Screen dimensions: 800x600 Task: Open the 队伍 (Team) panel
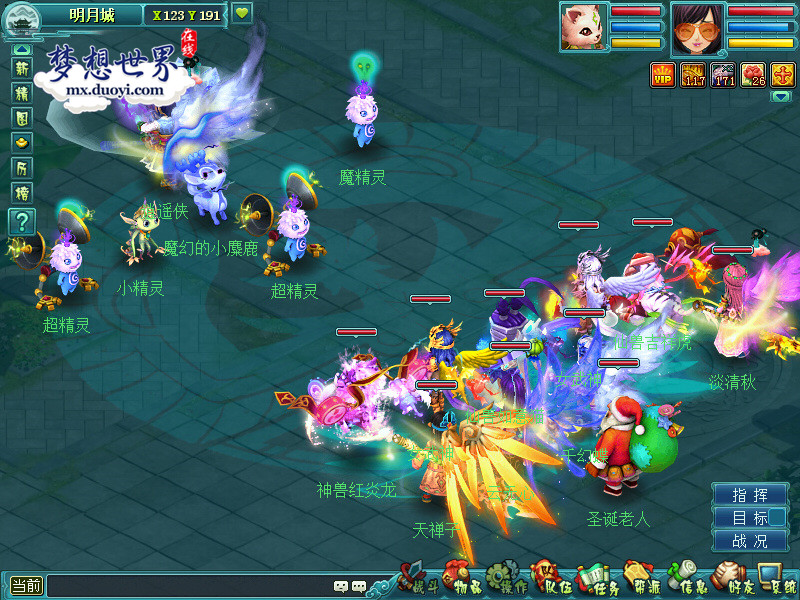(x=551, y=582)
